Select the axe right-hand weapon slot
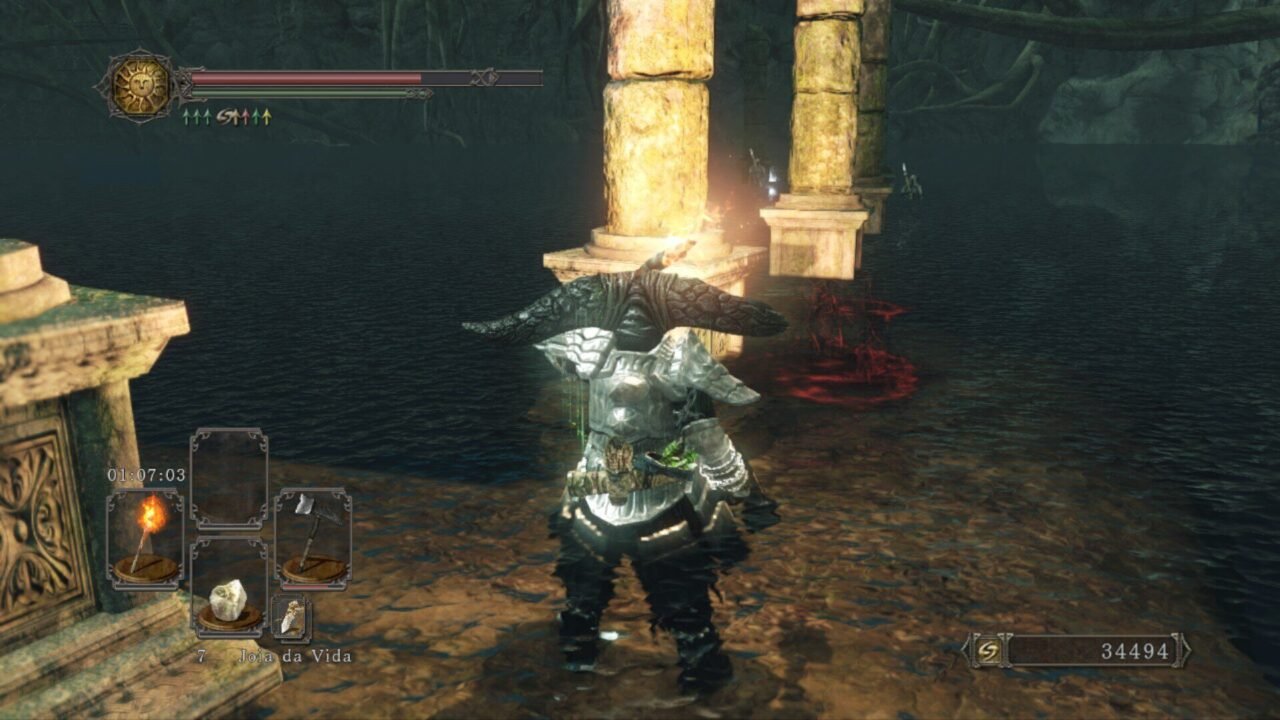Viewport: 1280px width, 720px height. click(x=313, y=537)
